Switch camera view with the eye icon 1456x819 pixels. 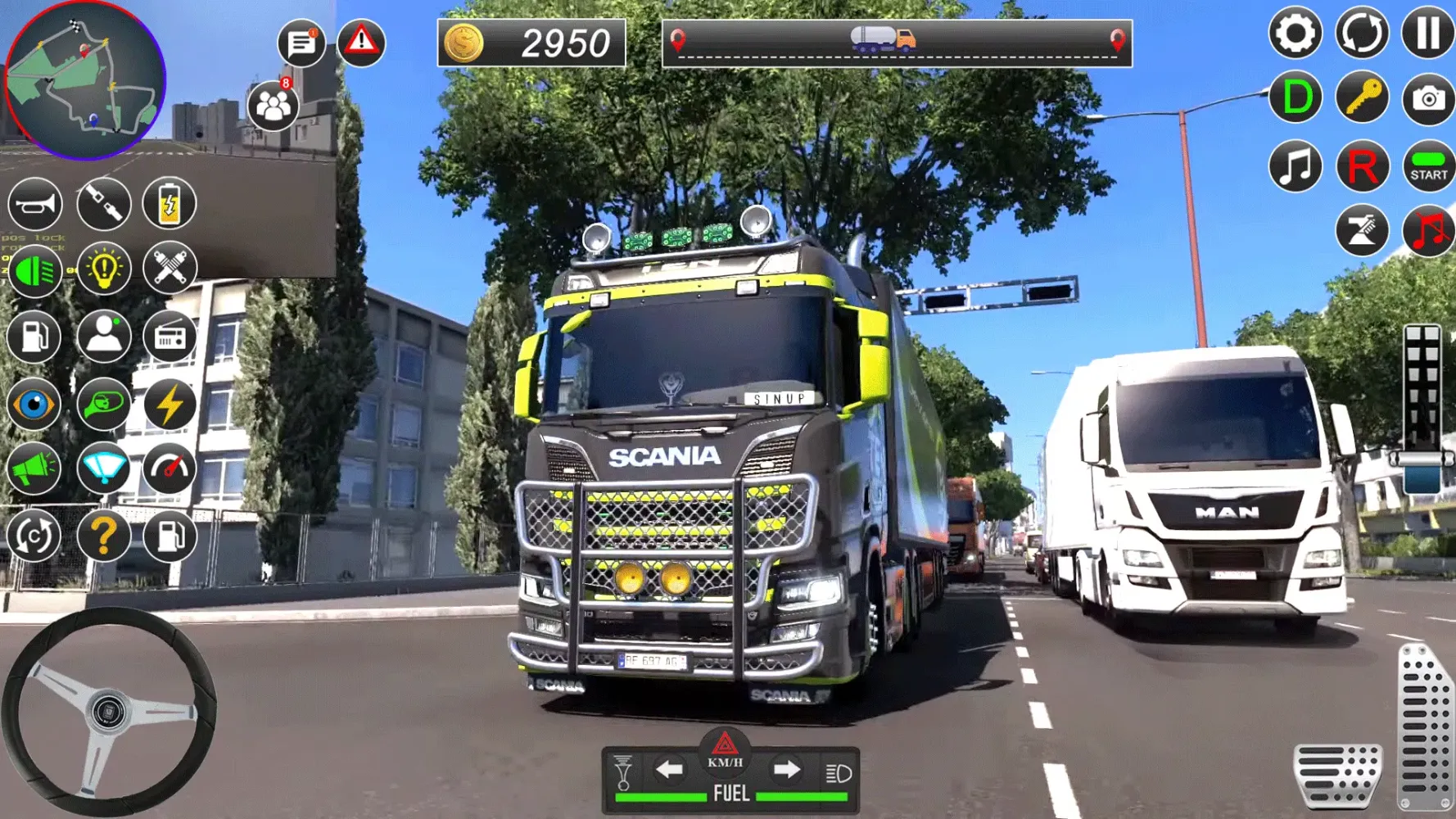[x=34, y=403]
